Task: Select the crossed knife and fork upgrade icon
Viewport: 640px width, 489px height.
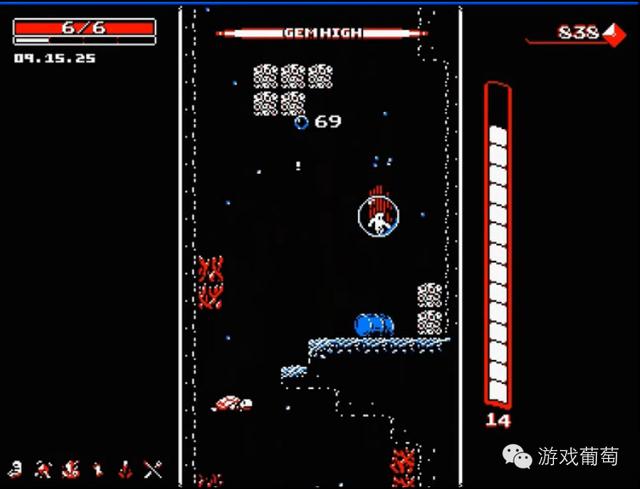Action: coord(153,468)
